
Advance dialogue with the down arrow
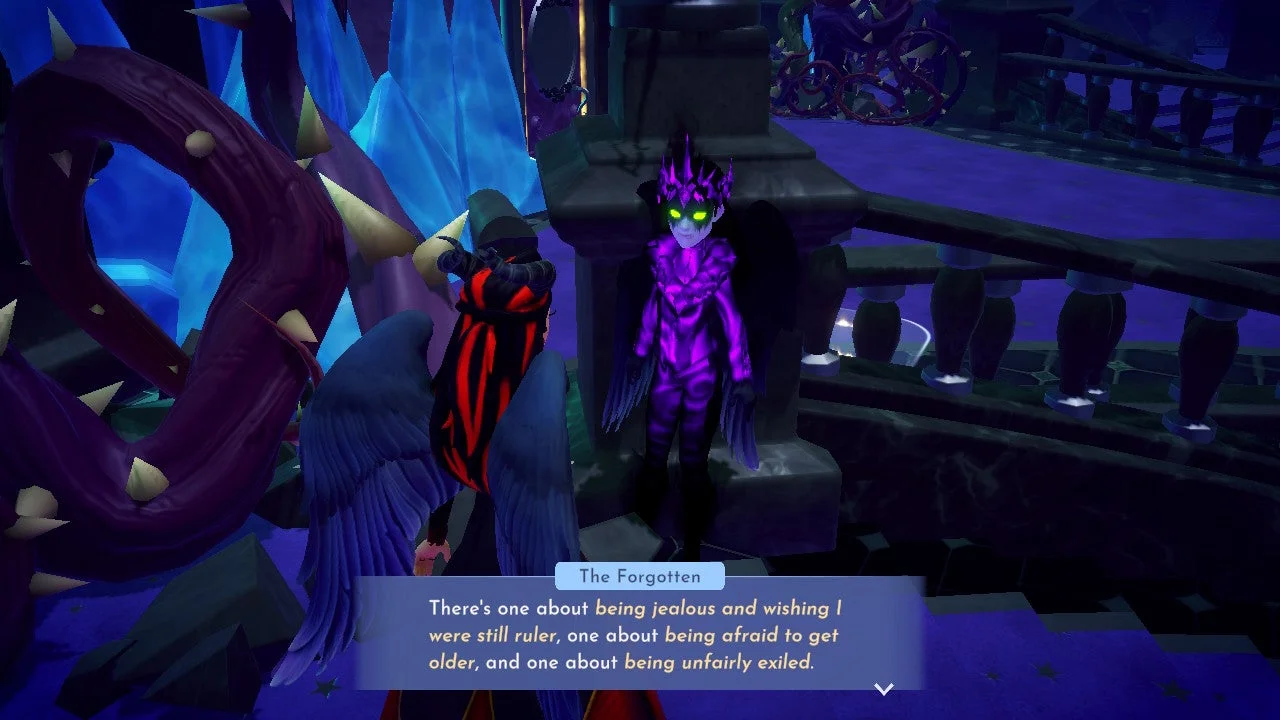pos(883,688)
